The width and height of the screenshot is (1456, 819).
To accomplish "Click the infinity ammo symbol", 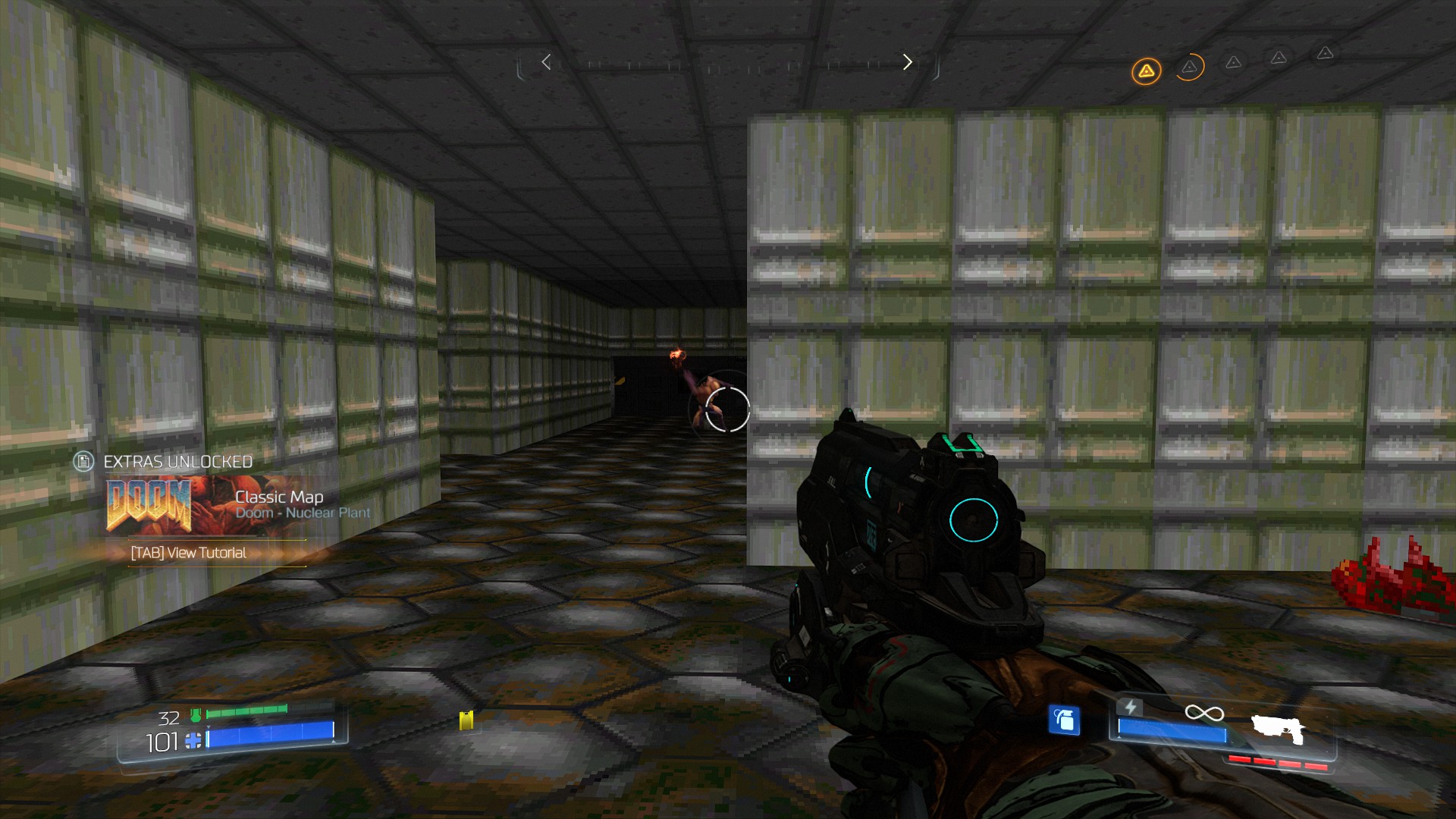I will tap(1206, 713).
